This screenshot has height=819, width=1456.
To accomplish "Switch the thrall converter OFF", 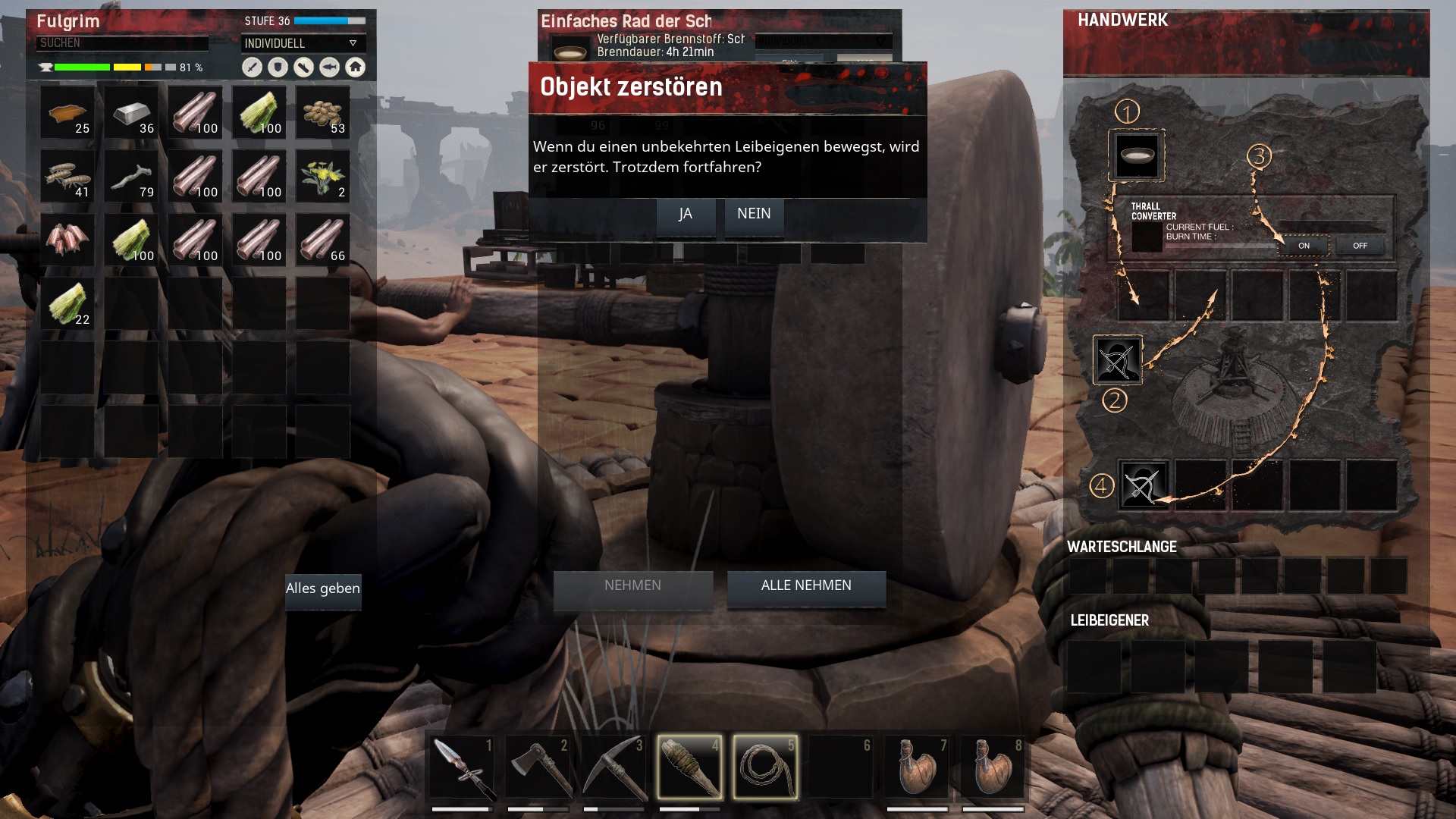I will point(1360,246).
